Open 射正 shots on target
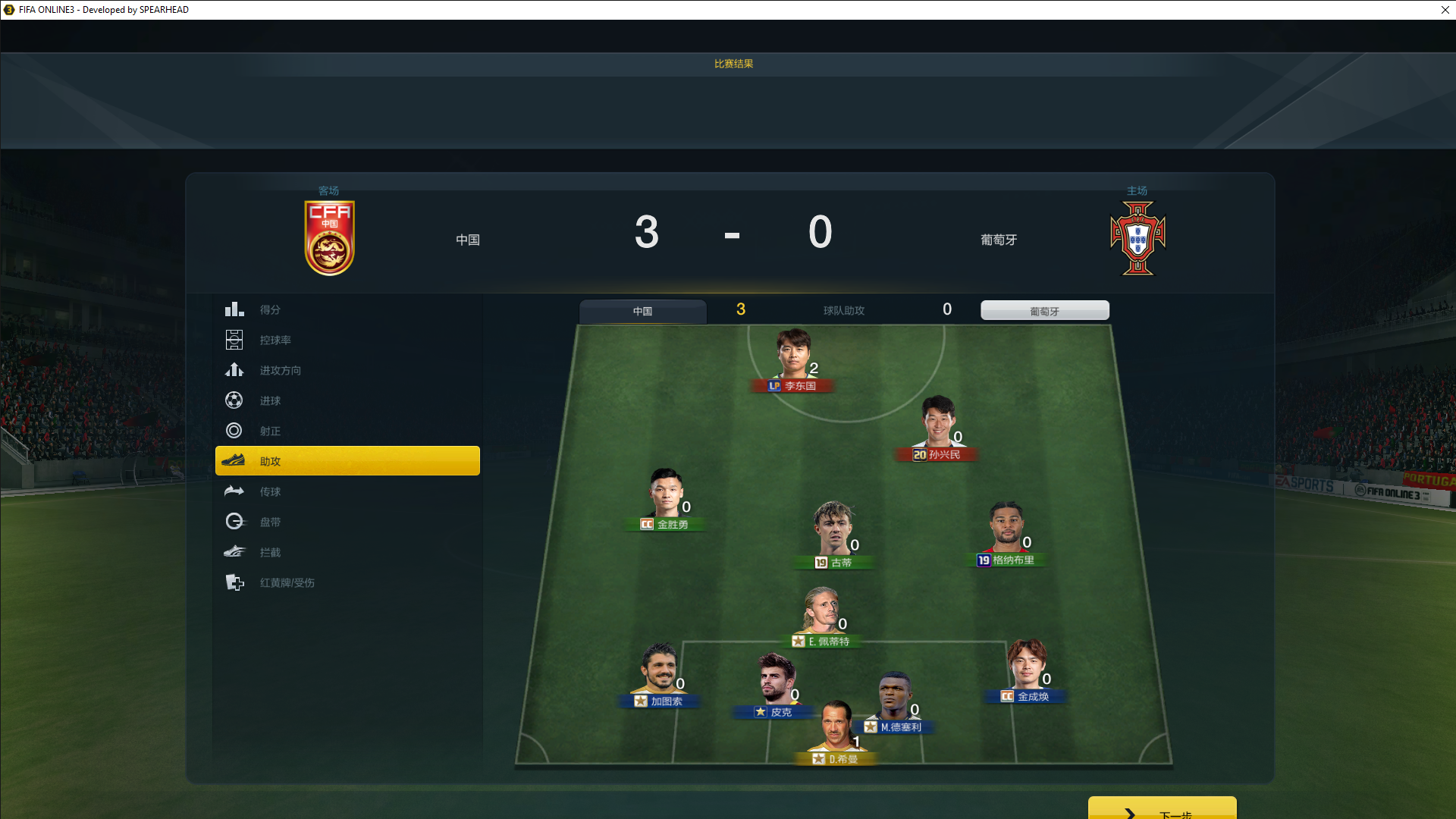1456x819 pixels. tap(270, 431)
